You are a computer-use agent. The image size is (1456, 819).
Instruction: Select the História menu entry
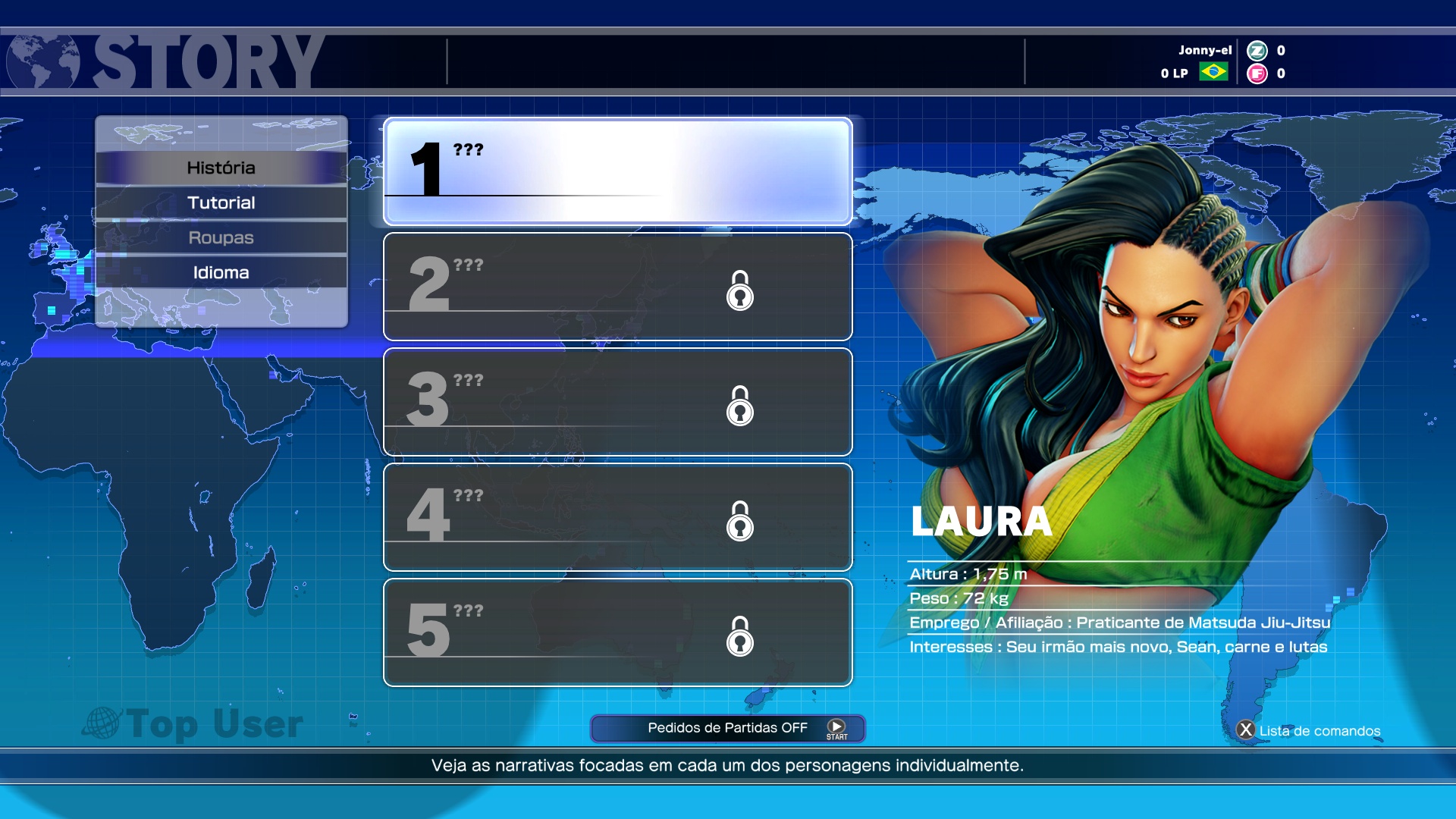click(221, 168)
